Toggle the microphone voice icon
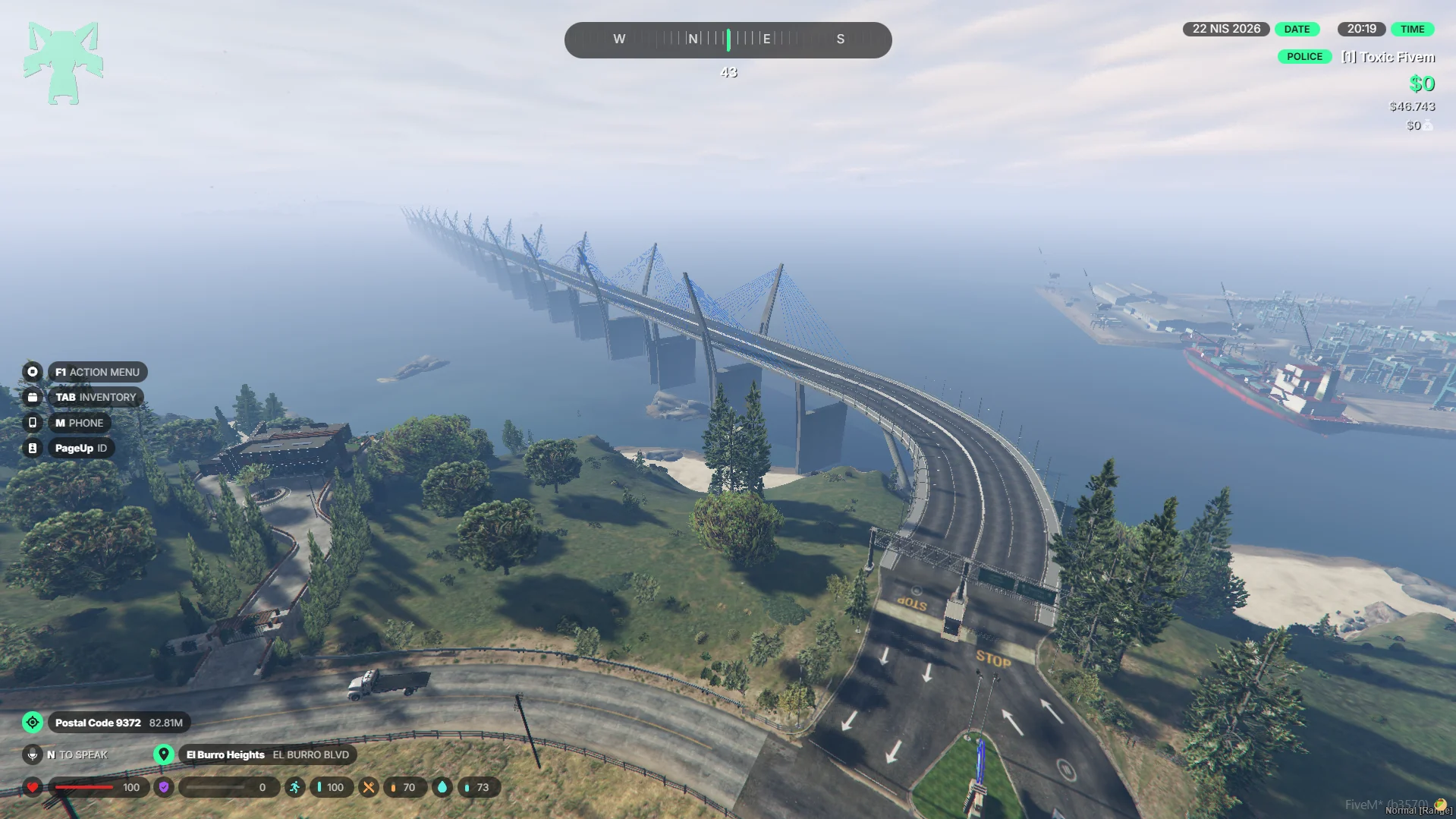Viewport: 1456px width, 819px height. [33, 754]
